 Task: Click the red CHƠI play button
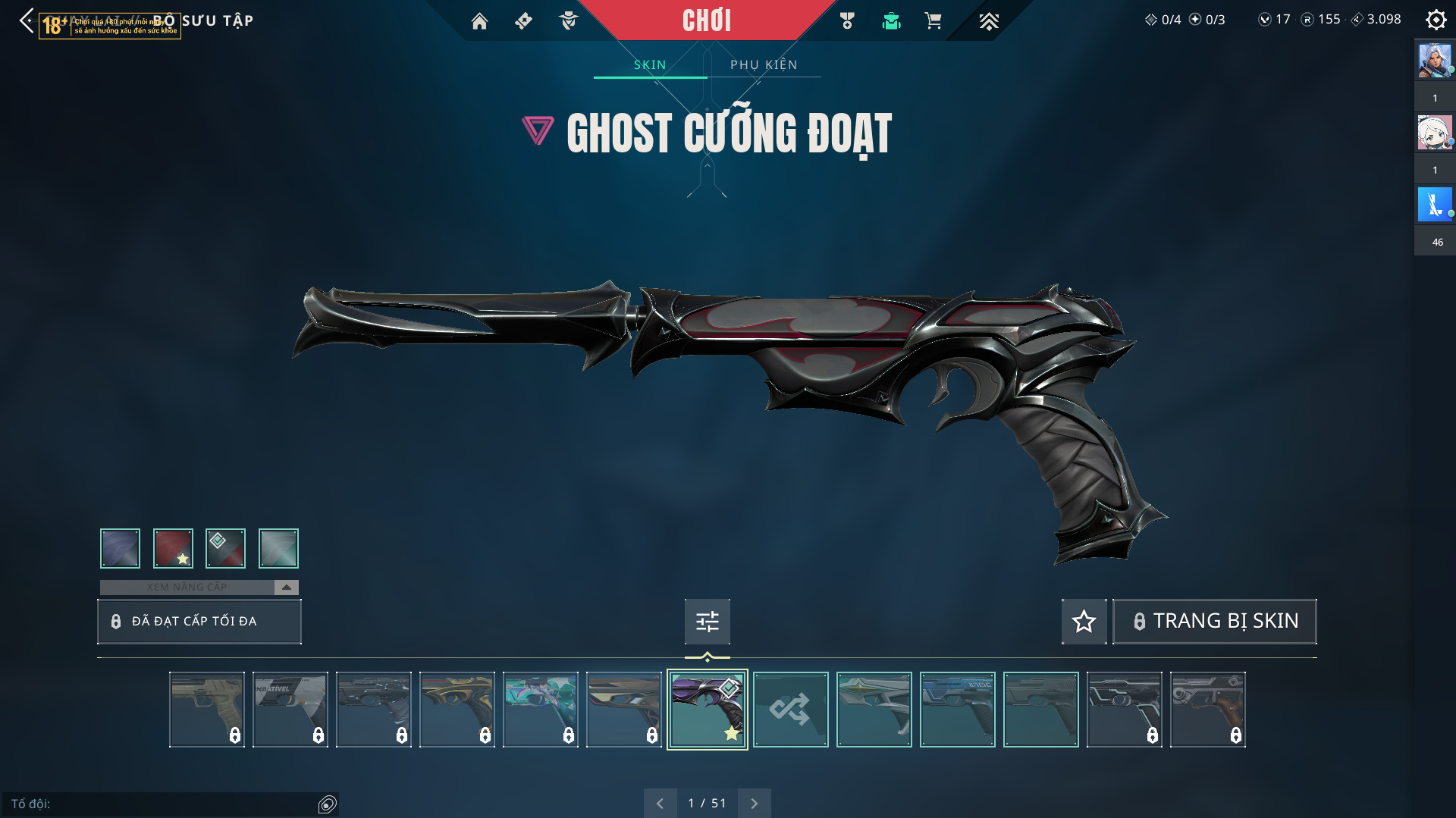[706, 20]
